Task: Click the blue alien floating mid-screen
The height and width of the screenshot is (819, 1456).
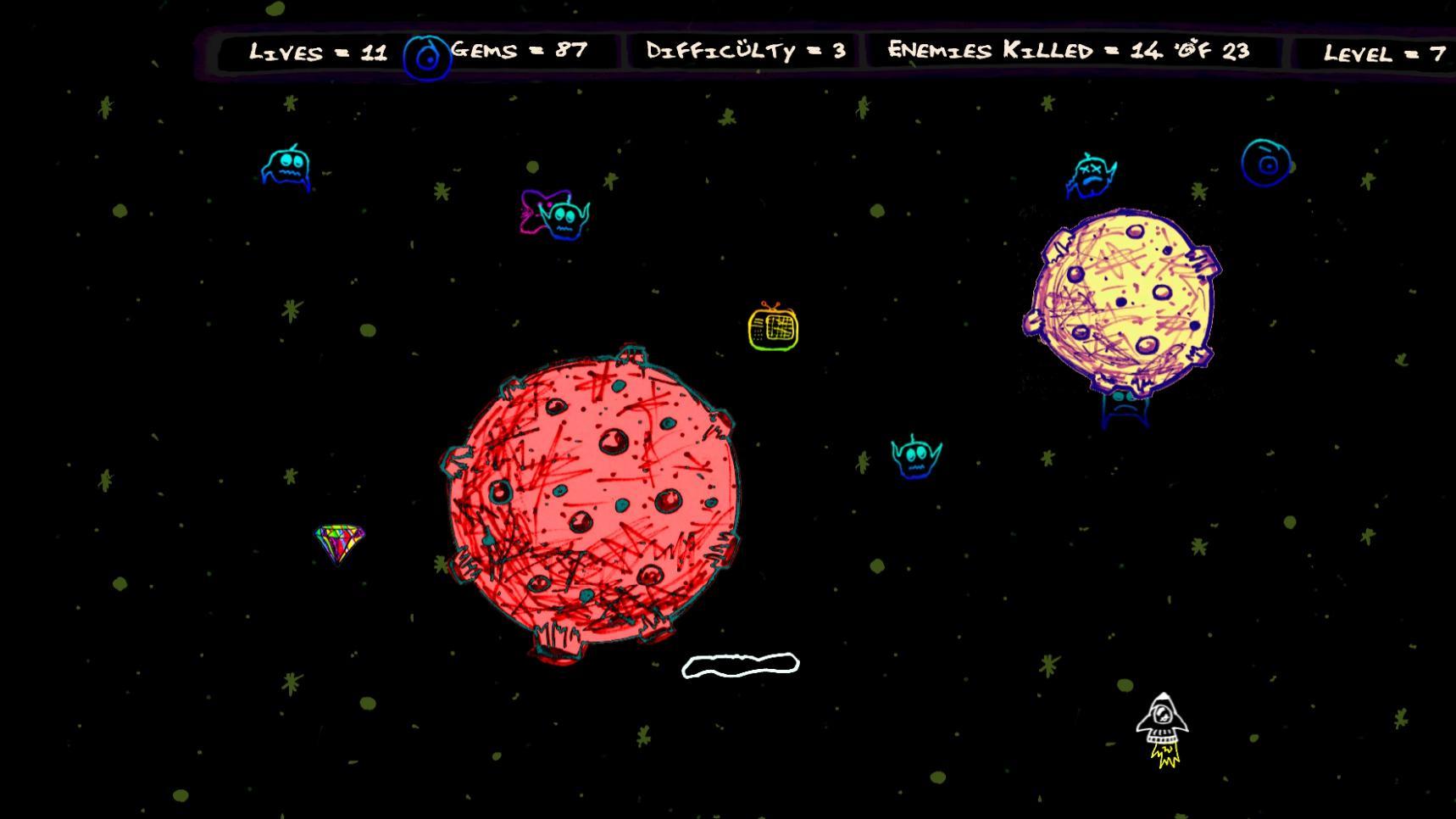Action: coord(916,460)
